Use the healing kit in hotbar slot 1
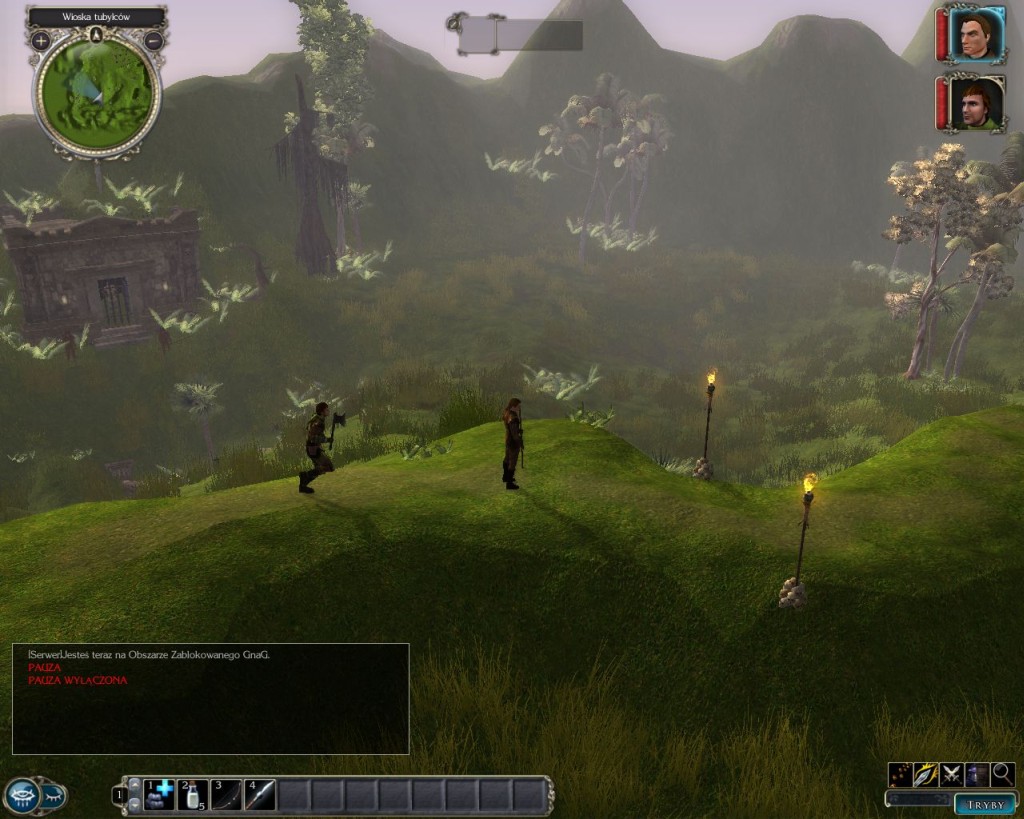The image size is (1024, 819). (159, 795)
